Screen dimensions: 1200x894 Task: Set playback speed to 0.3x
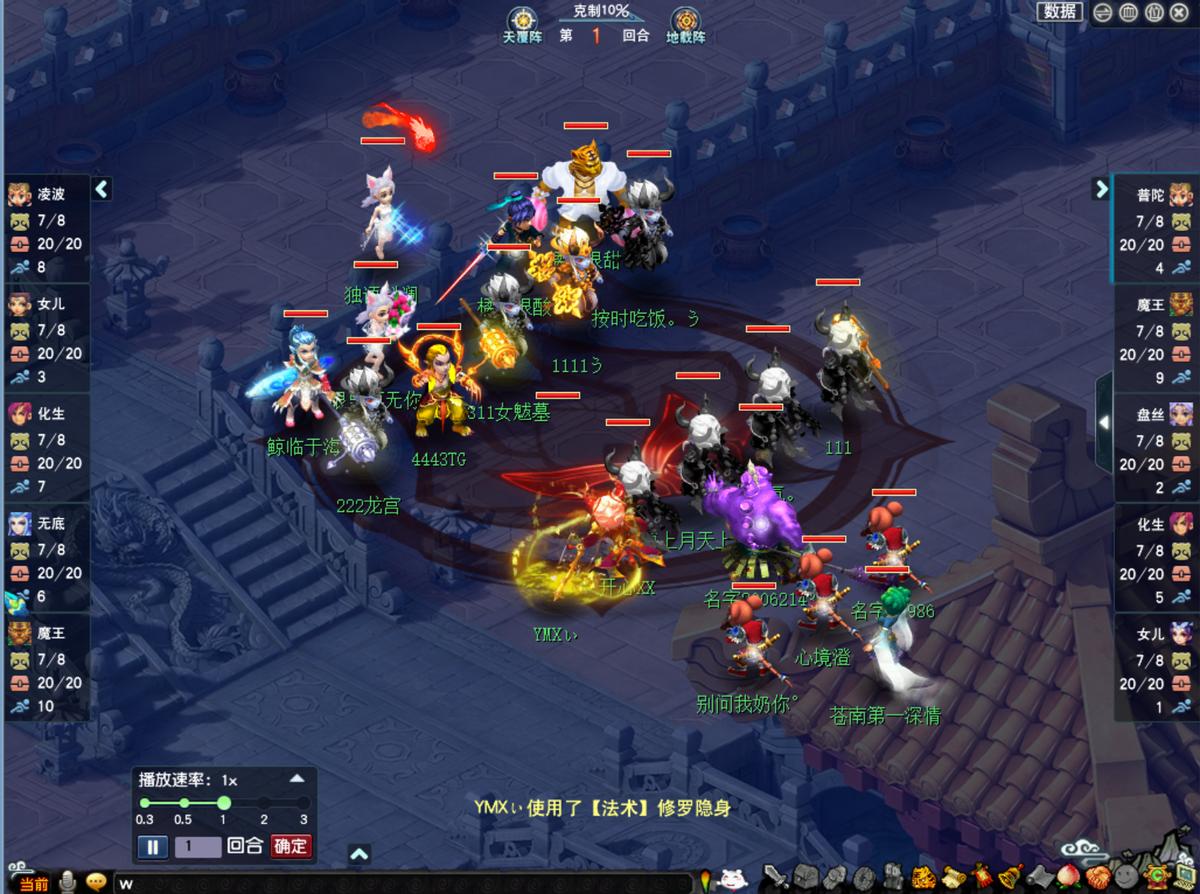tap(145, 803)
